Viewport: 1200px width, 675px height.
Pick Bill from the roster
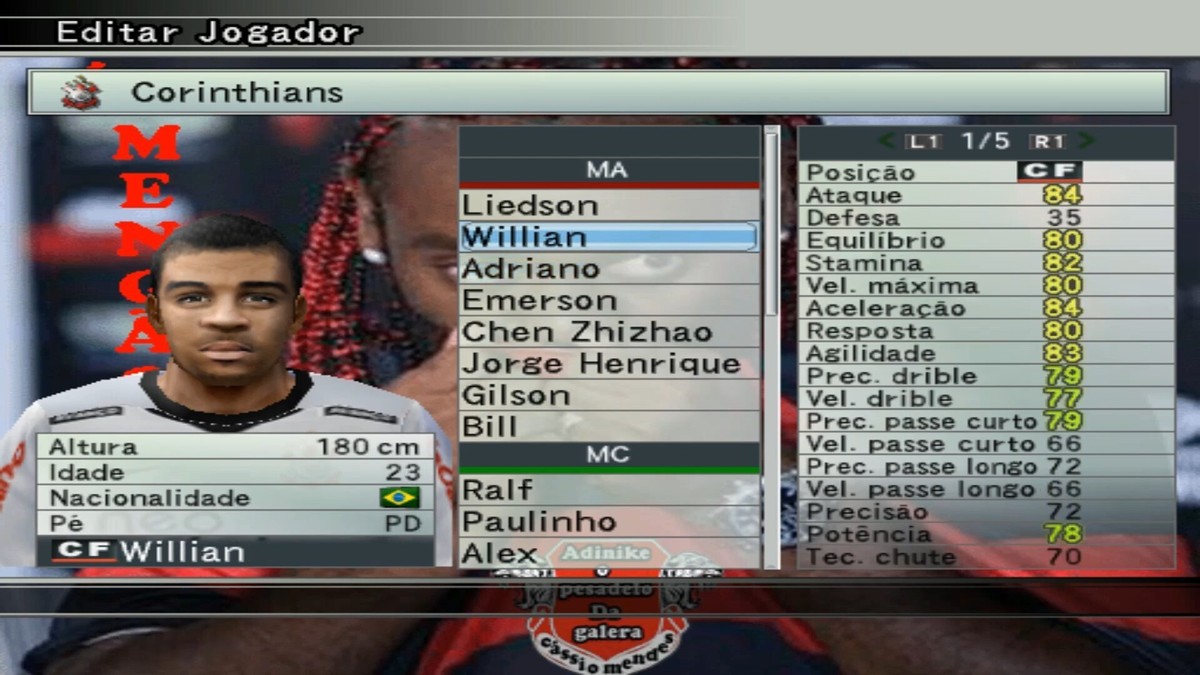[x=608, y=426]
